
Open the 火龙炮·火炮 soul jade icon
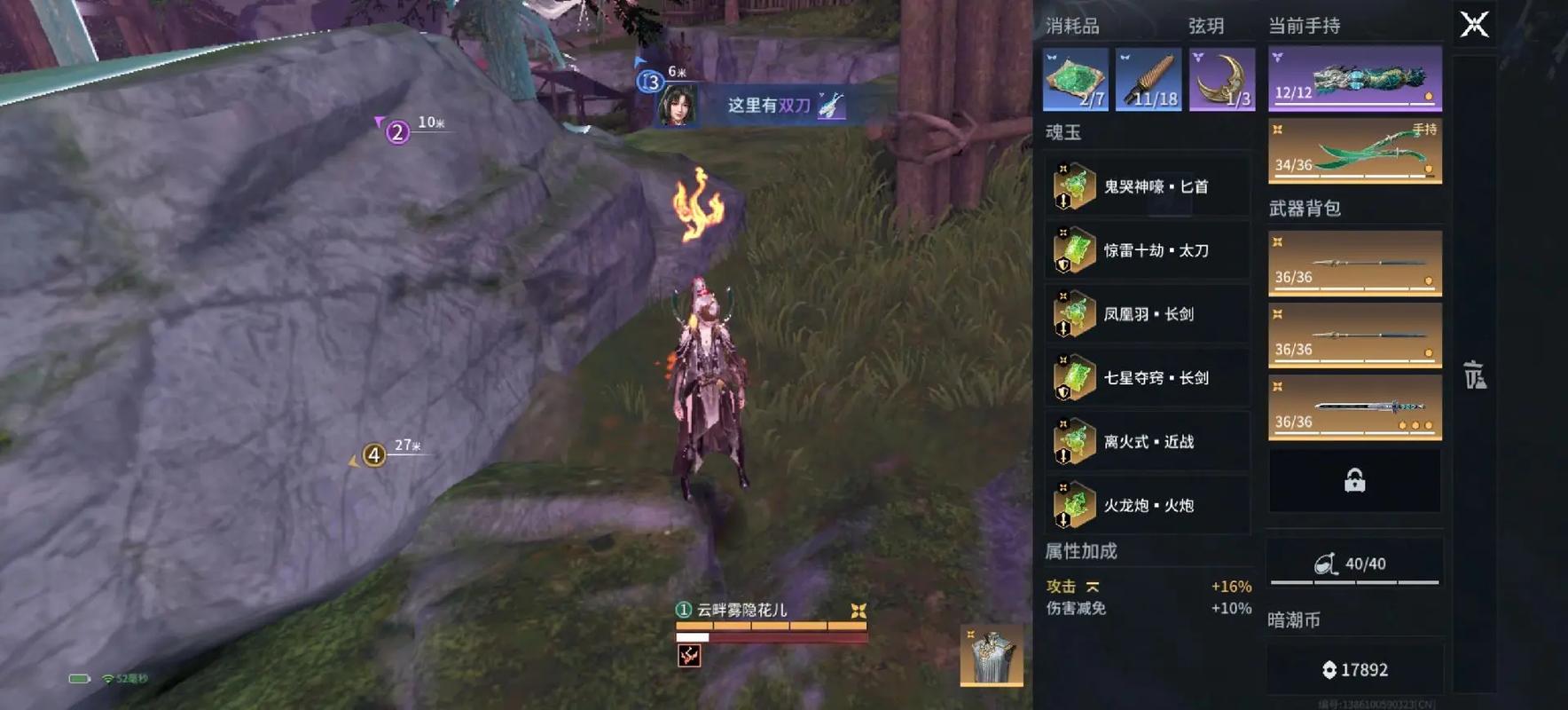coord(1073,505)
